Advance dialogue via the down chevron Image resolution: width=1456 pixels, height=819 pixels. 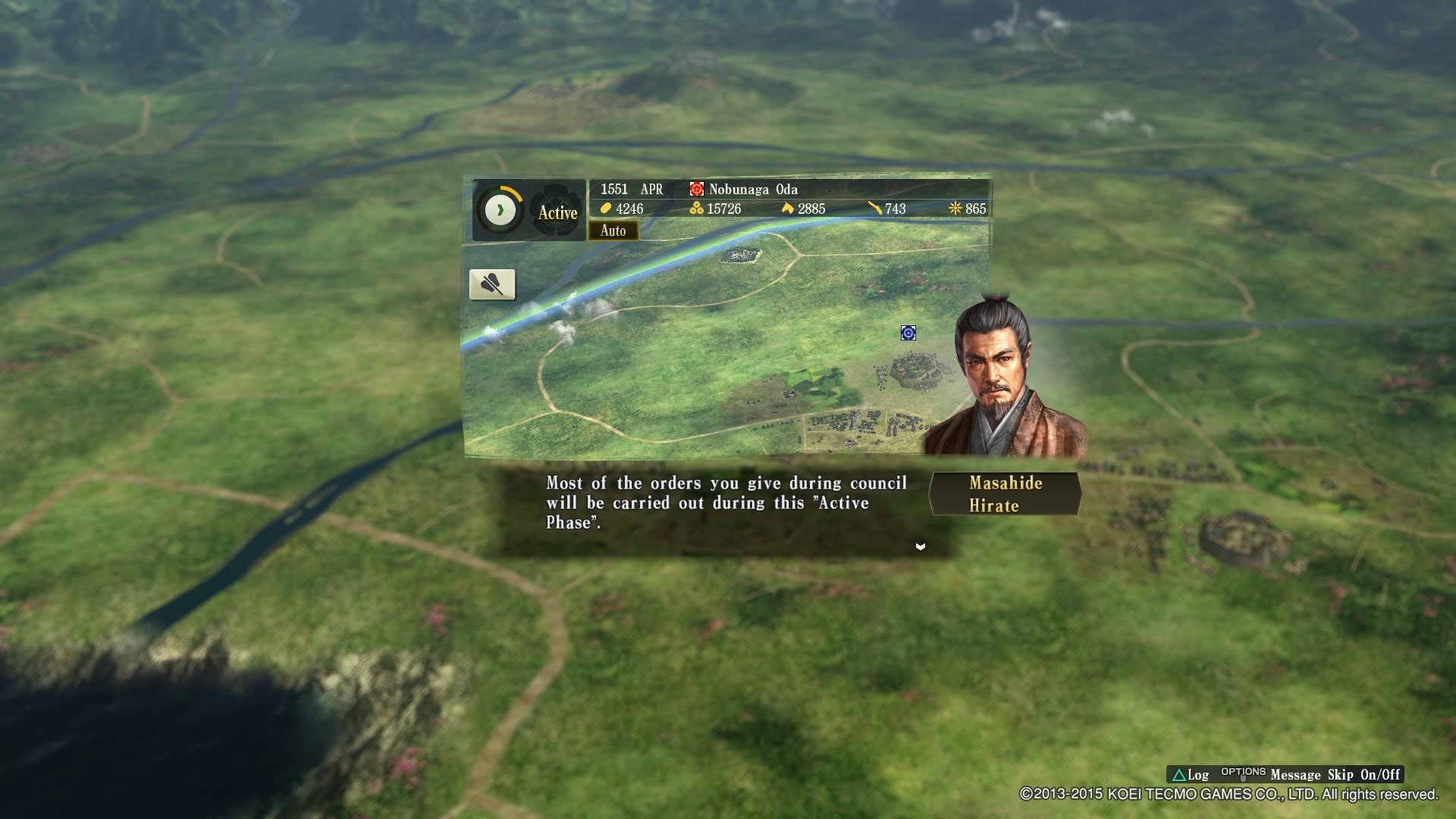921,546
